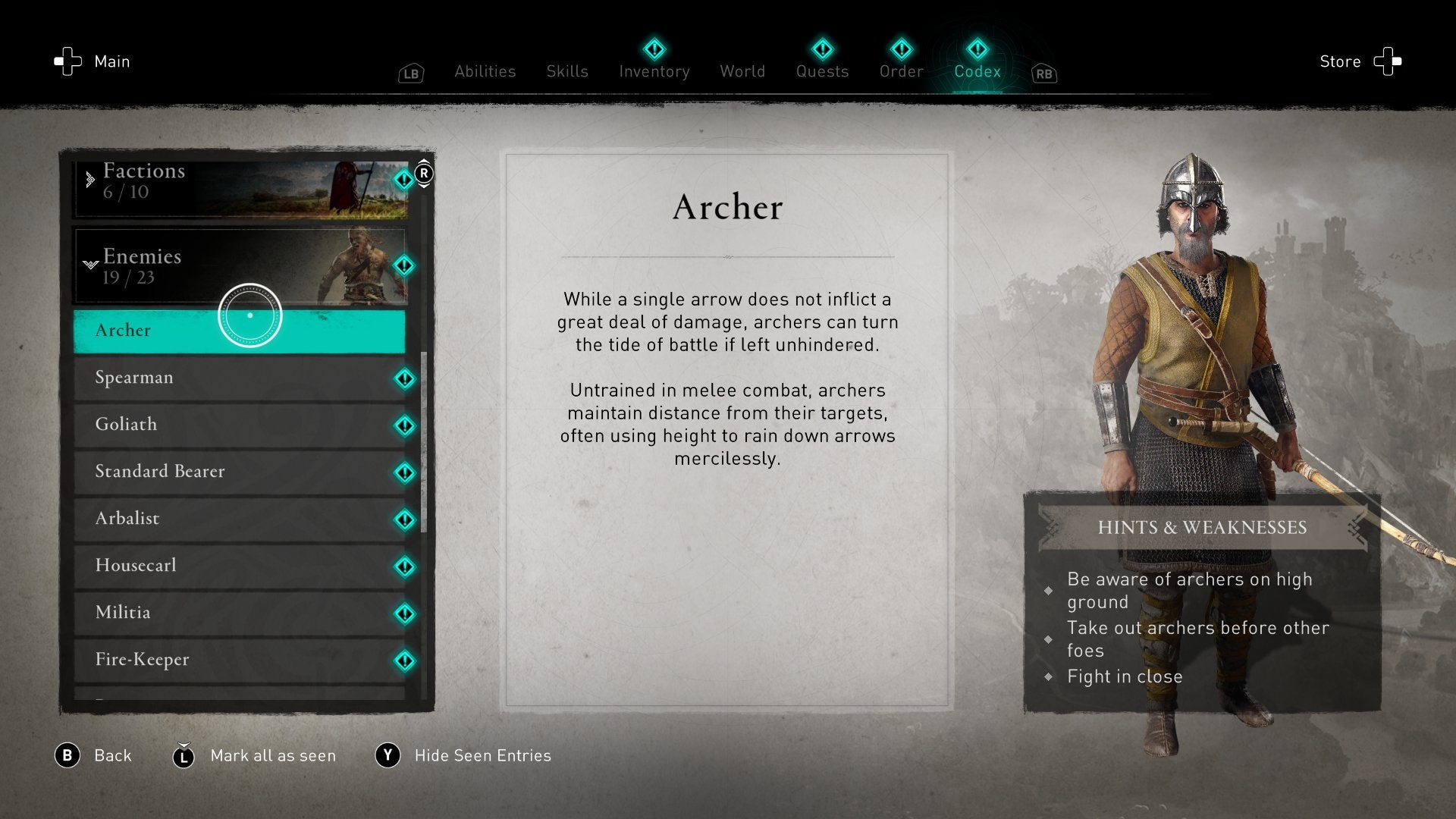Toggle the seen marker on the Spearman entry
1456x819 pixels.
tap(404, 378)
